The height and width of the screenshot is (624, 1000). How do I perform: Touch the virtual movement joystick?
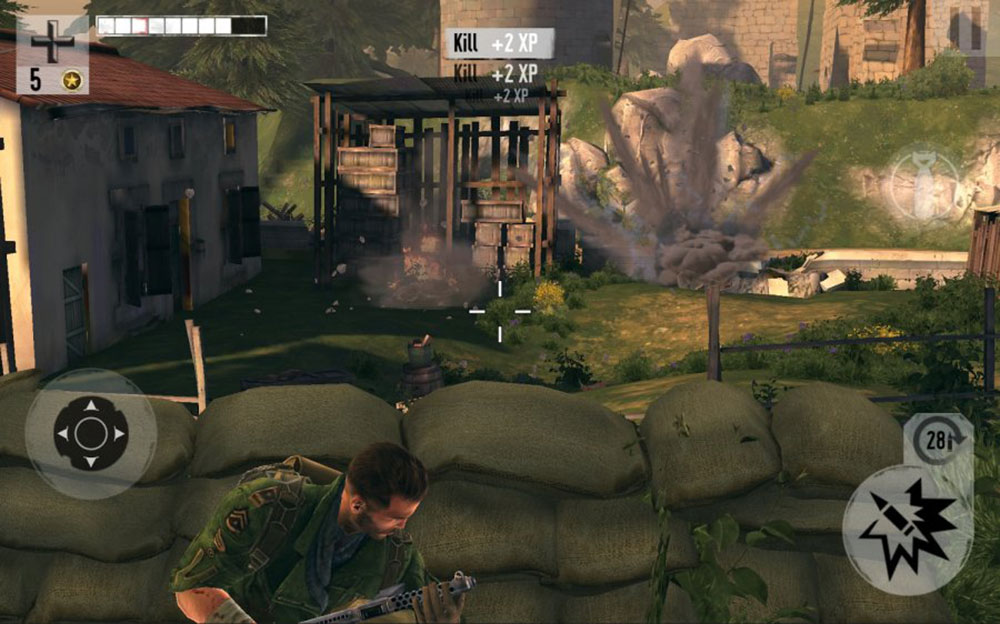point(91,434)
